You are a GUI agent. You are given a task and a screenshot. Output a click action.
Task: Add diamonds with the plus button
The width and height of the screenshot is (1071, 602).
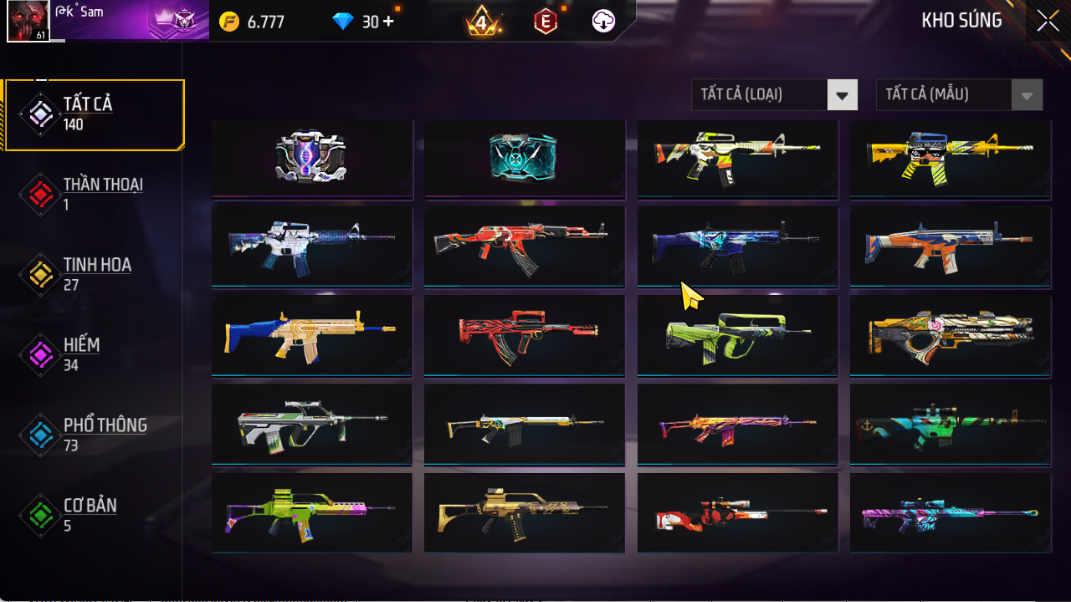tap(388, 21)
